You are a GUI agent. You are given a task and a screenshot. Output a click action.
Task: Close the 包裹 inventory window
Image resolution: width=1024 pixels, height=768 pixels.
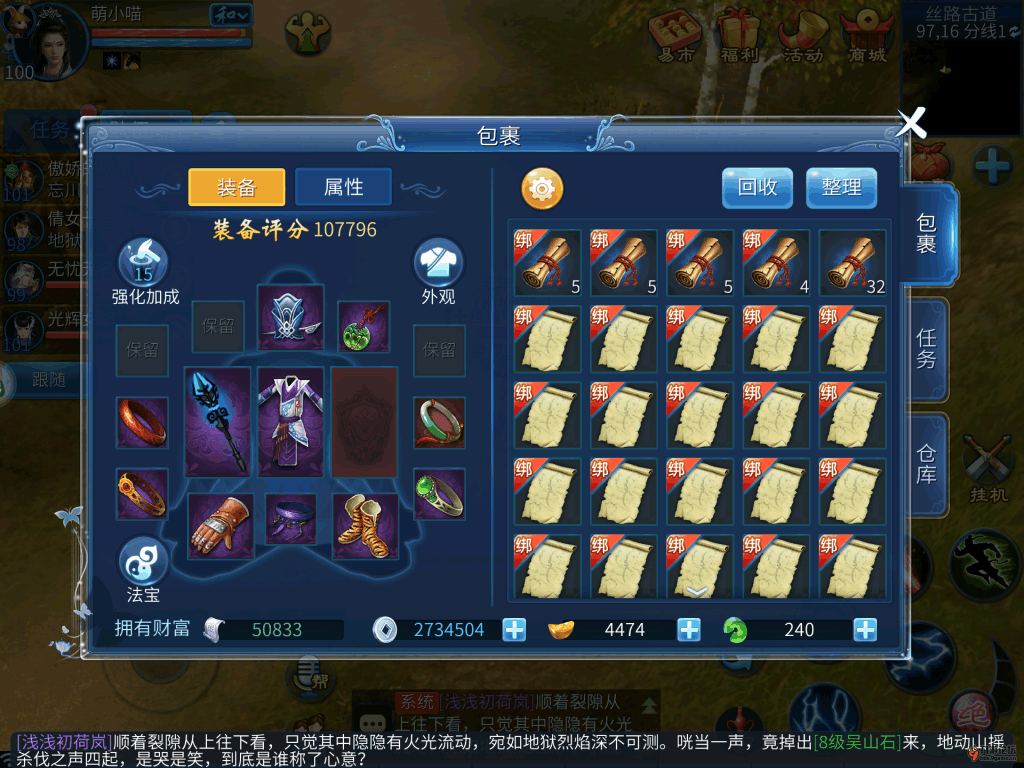(x=911, y=123)
